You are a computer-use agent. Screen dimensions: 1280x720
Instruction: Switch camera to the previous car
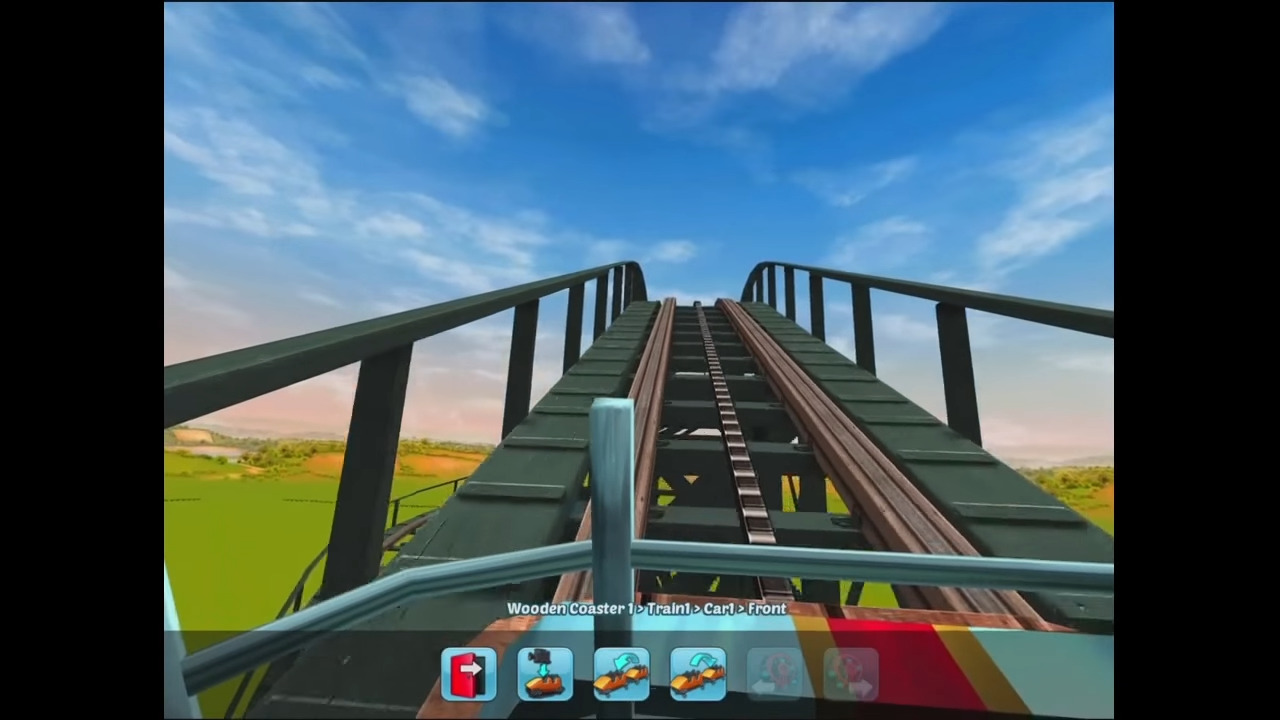coord(621,673)
